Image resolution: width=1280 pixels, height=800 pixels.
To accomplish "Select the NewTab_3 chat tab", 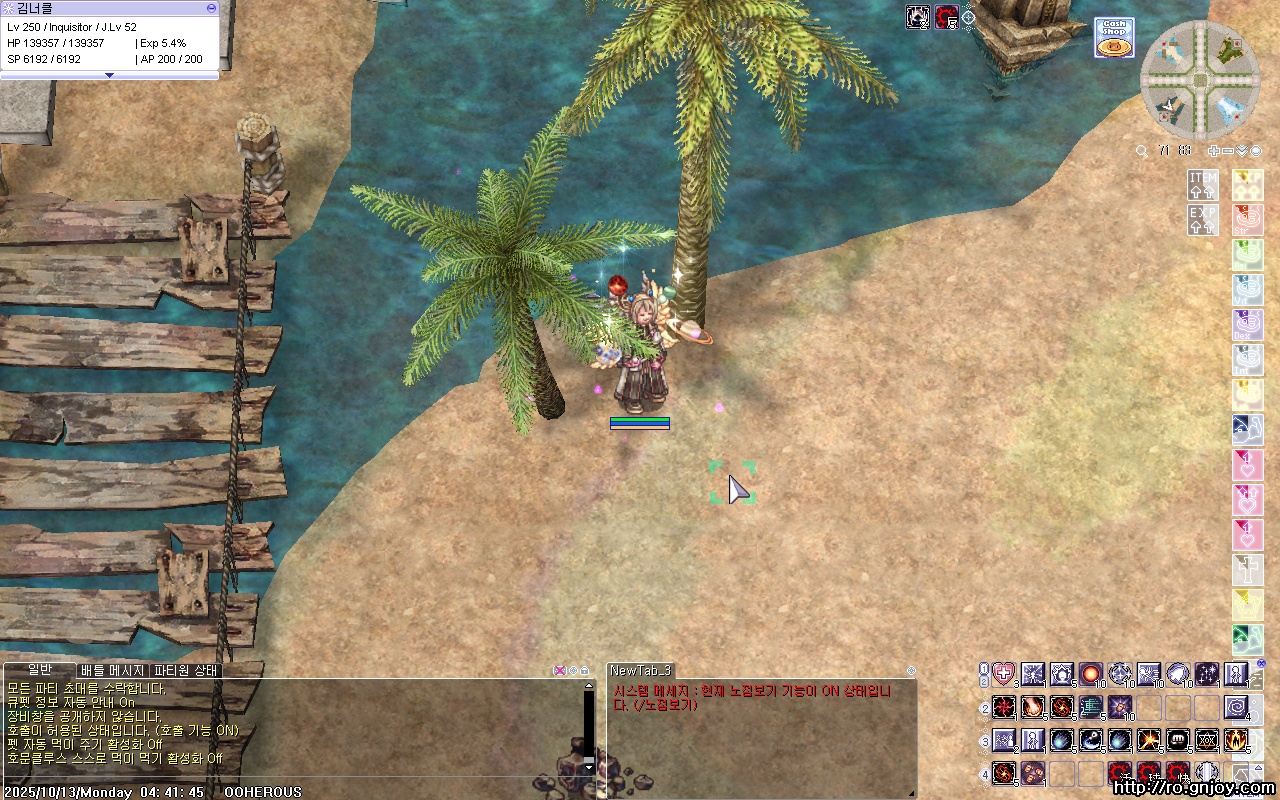I will click(641, 670).
